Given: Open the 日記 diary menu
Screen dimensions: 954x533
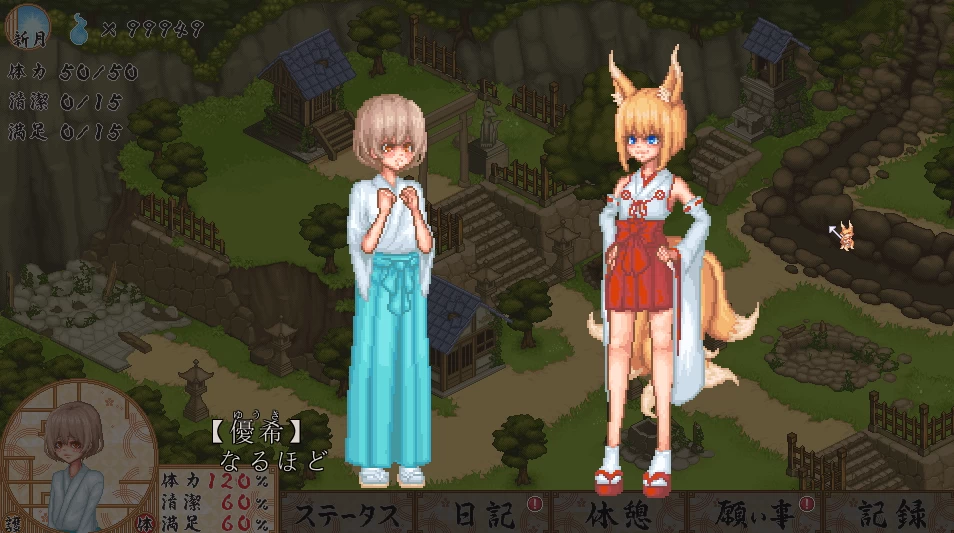Looking at the screenshot, I should tap(484, 514).
